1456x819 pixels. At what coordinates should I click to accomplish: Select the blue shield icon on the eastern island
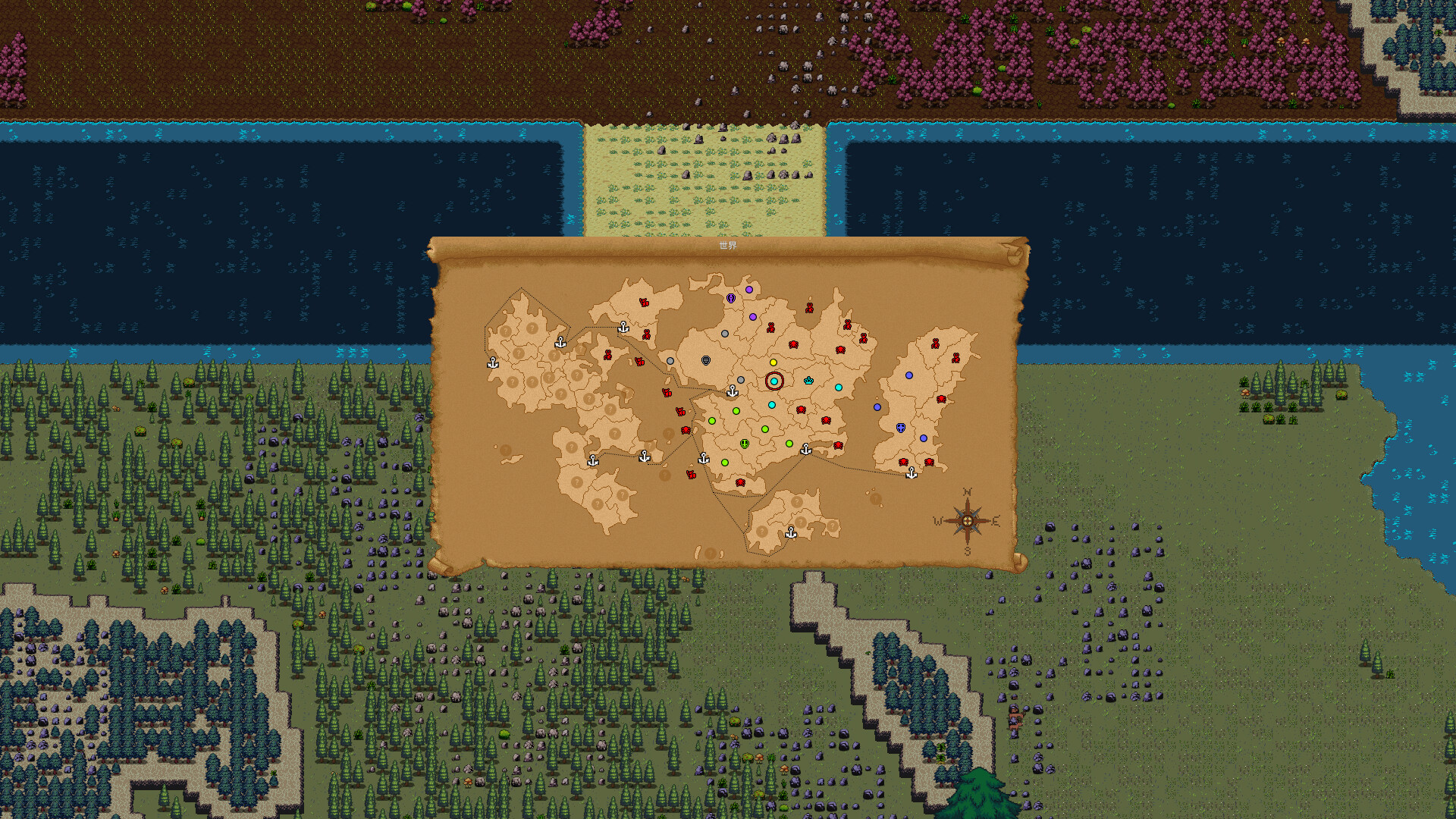(x=900, y=428)
